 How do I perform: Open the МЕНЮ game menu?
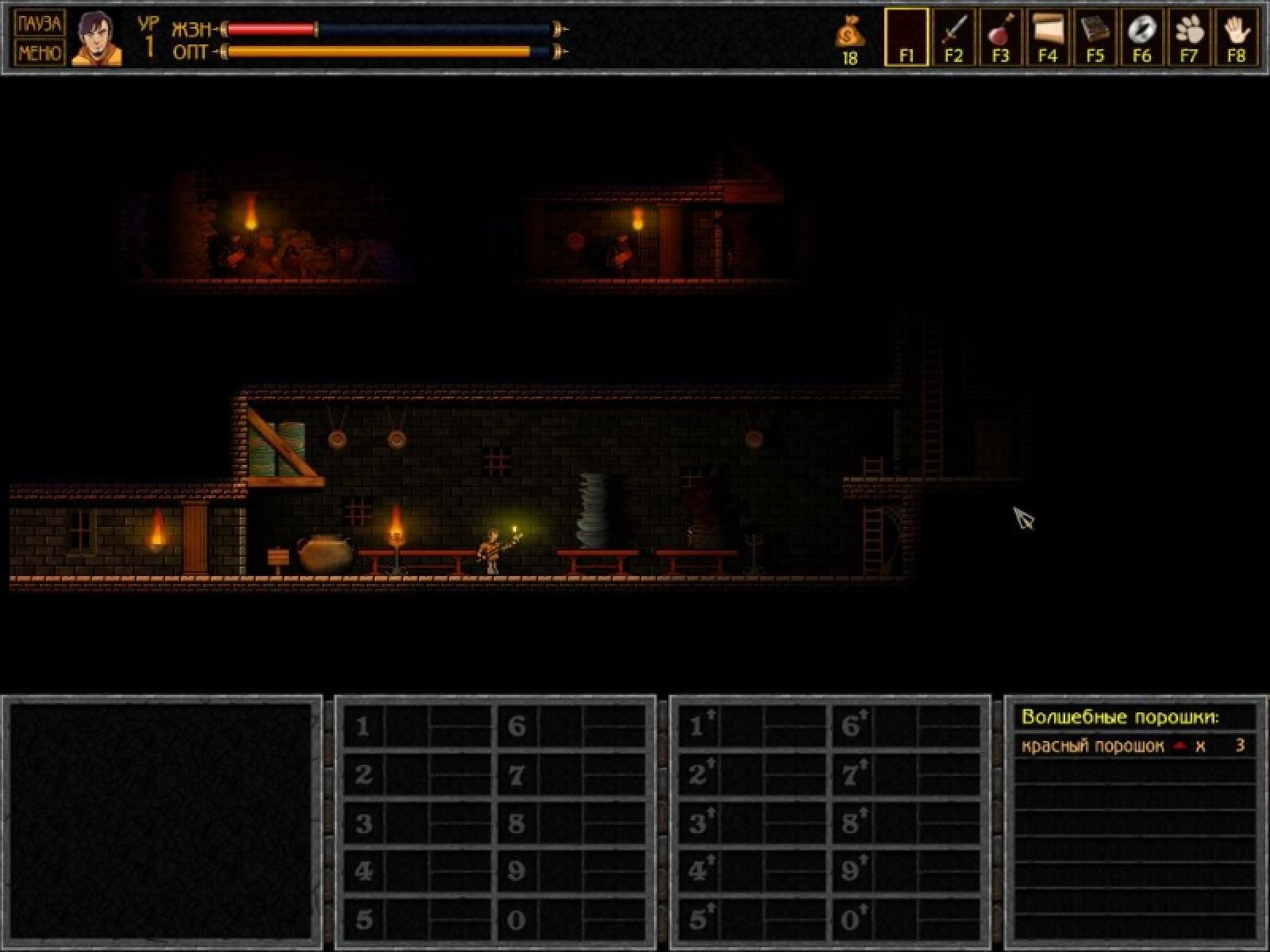(x=39, y=52)
